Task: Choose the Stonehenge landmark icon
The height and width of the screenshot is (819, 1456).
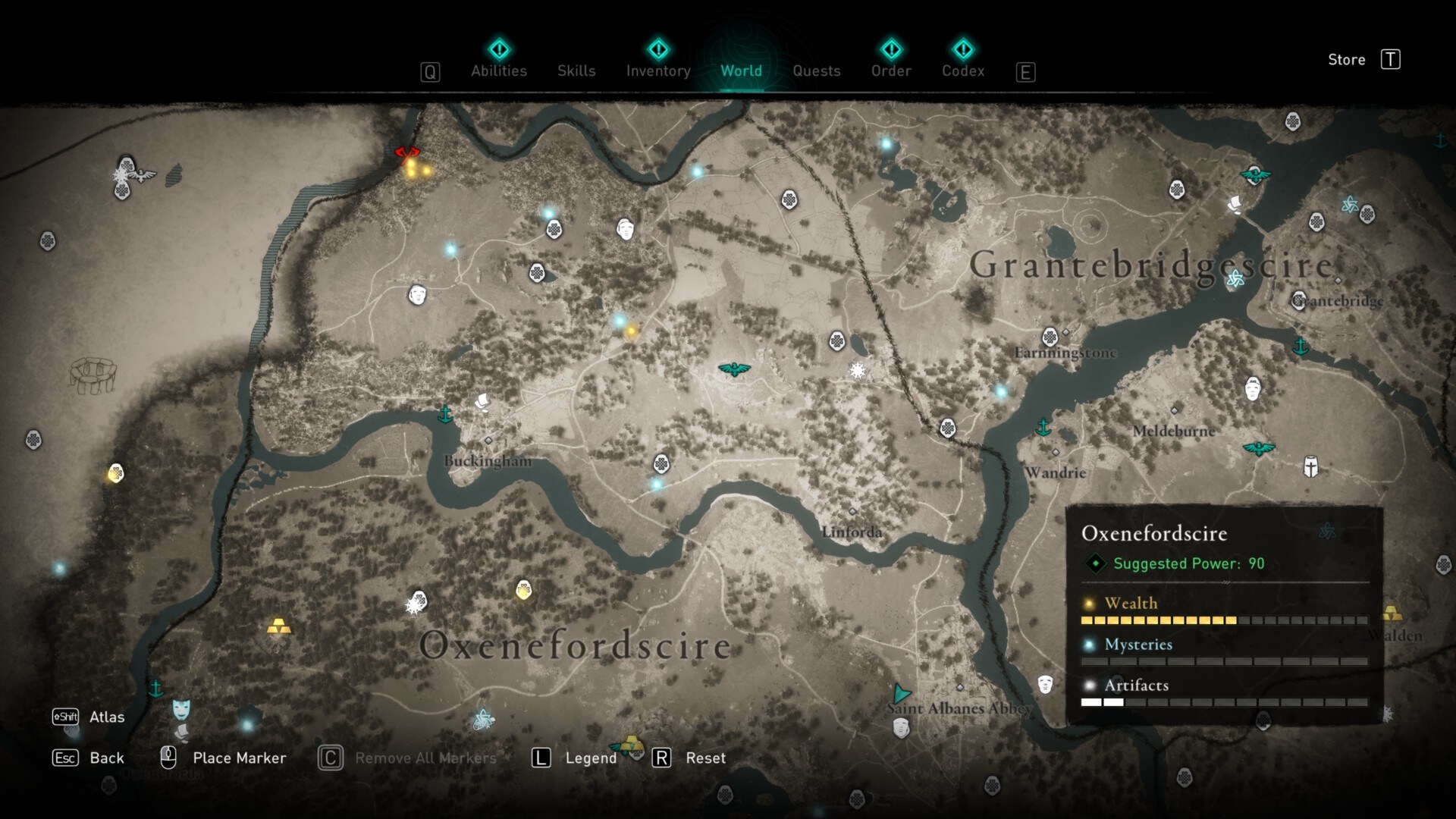Action: 93,374
